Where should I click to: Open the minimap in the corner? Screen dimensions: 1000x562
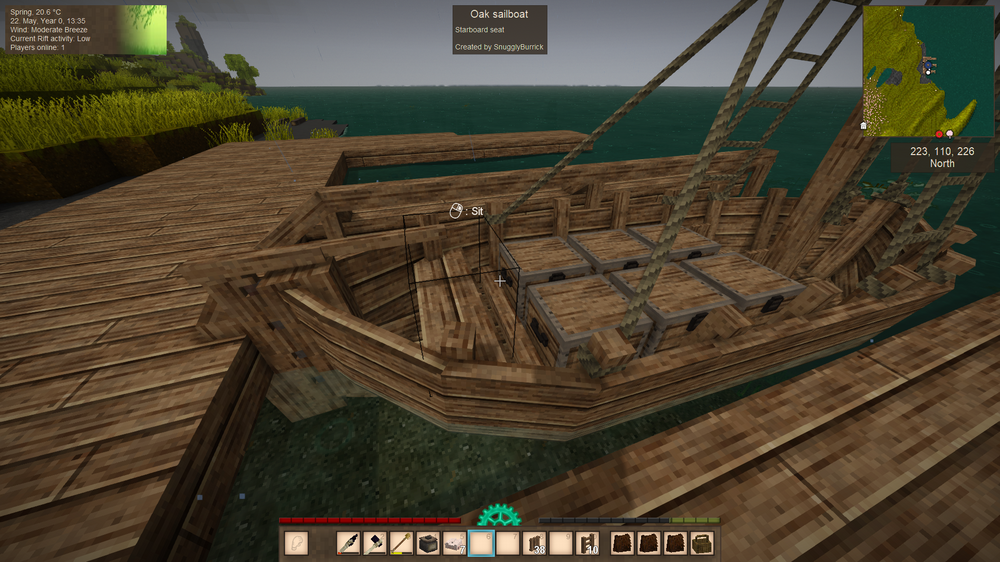929,71
